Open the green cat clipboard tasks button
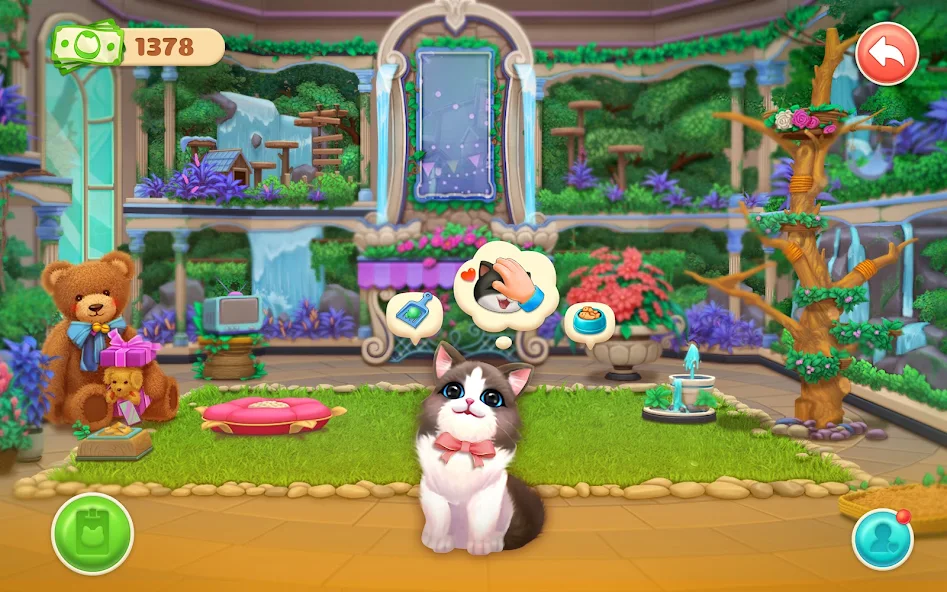Viewport: 947px width, 592px height. pos(92,533)
